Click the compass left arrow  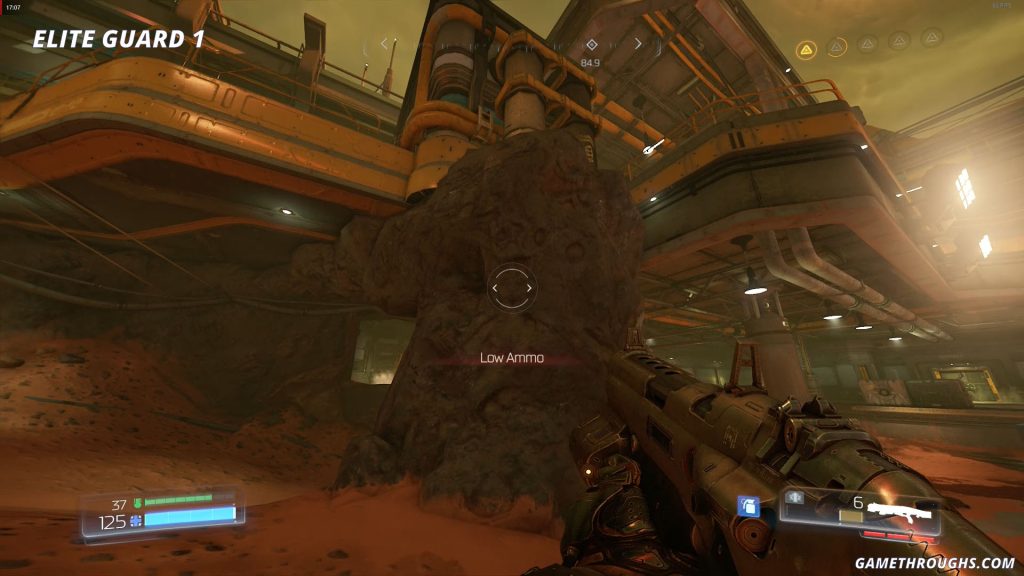tap(384, 44)
